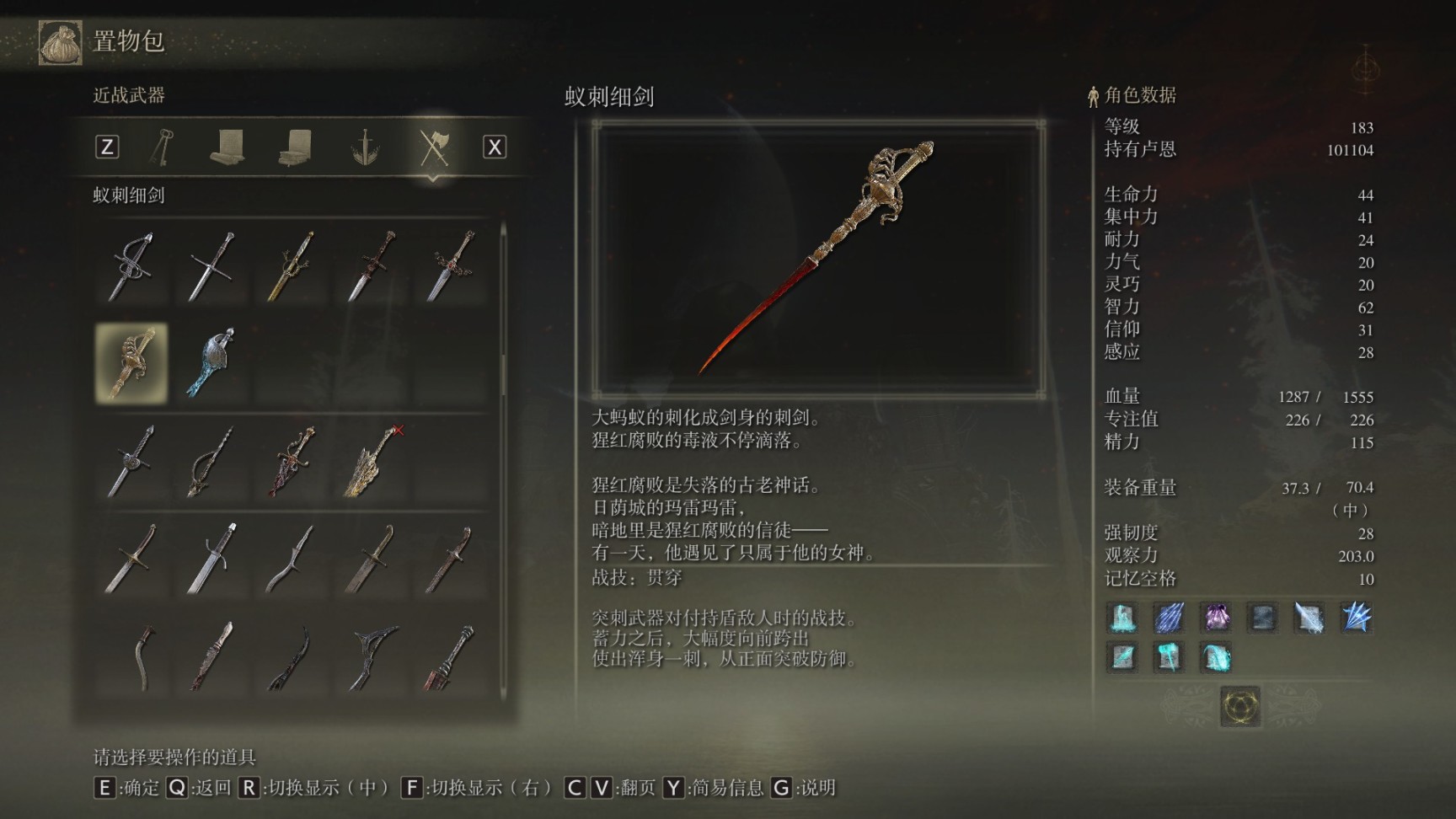Select the basket-hilted rapier in the first slot
Screen dimensions: 1456x819
pos(131,266)
